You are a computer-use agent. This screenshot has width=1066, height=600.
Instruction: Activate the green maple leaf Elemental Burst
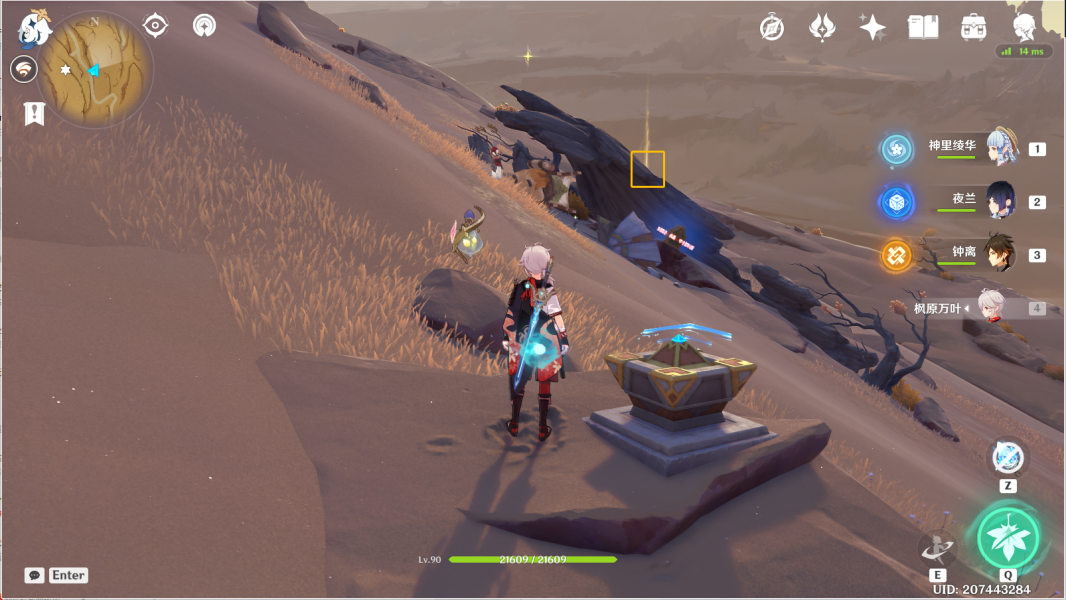1008,537
